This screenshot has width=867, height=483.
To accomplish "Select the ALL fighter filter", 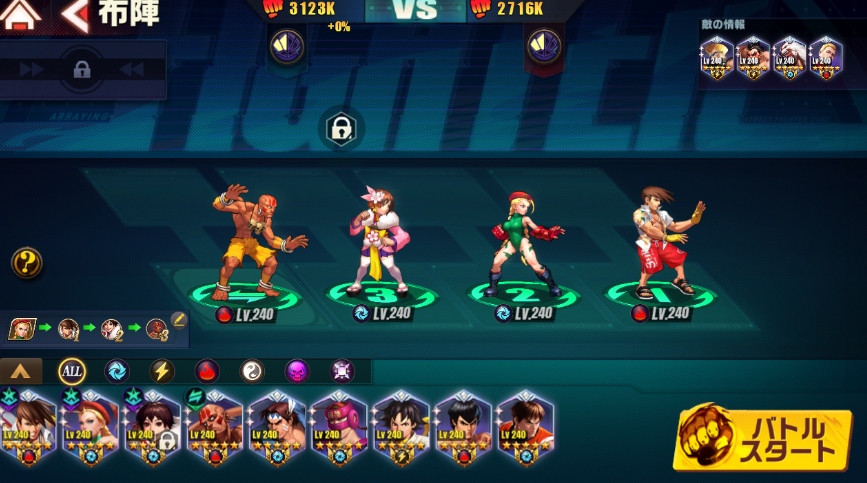I will pyautogui.click(x=71, y=372).
